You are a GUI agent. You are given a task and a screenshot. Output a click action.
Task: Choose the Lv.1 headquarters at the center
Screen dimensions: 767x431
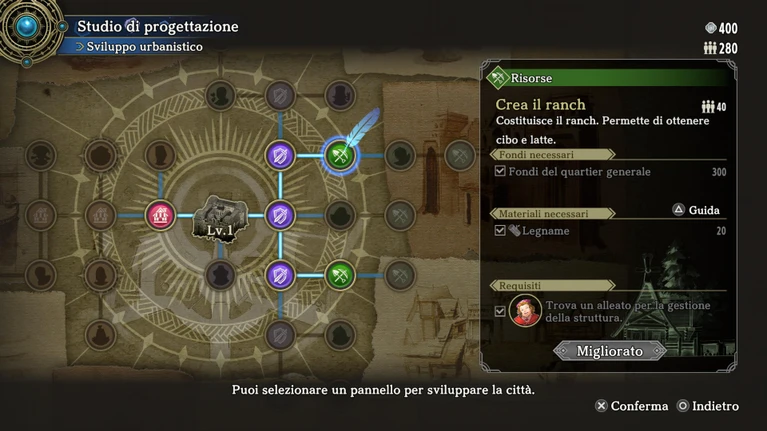coord(219,216)
